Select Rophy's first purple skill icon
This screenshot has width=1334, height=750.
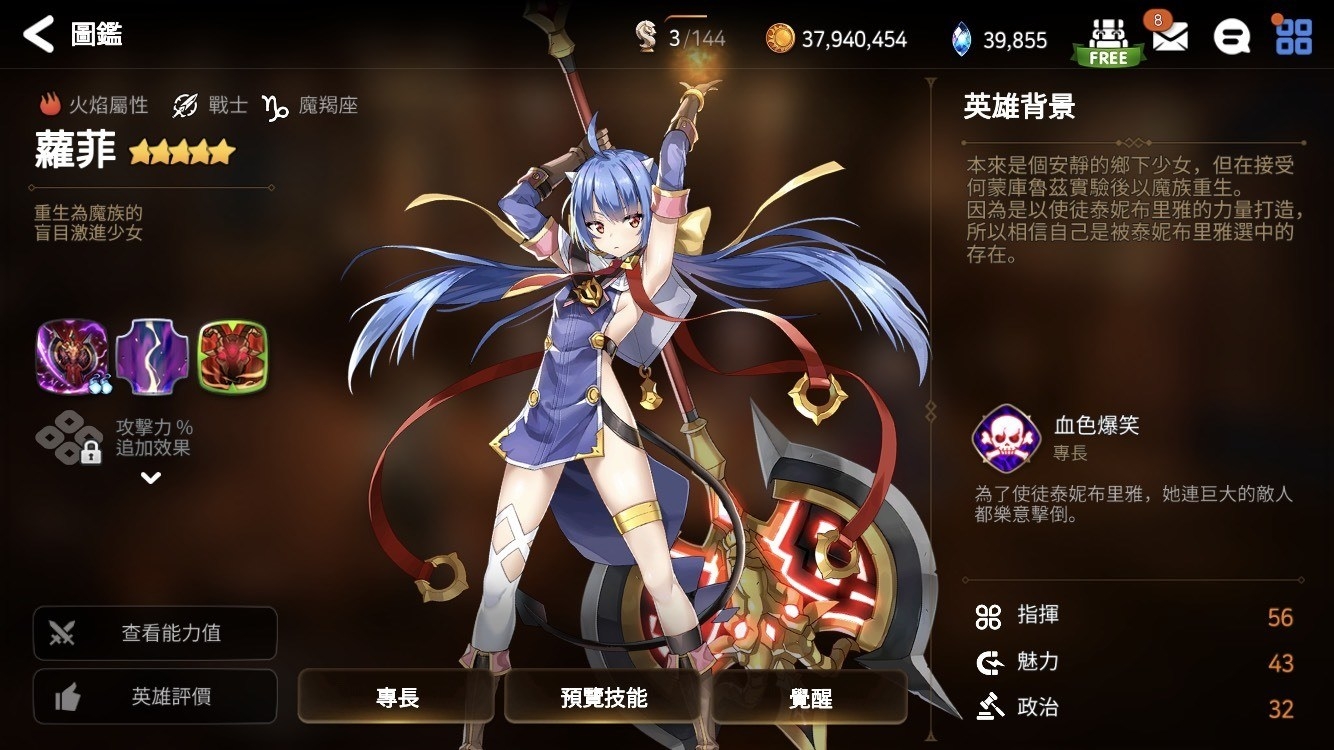click(70, 356)
